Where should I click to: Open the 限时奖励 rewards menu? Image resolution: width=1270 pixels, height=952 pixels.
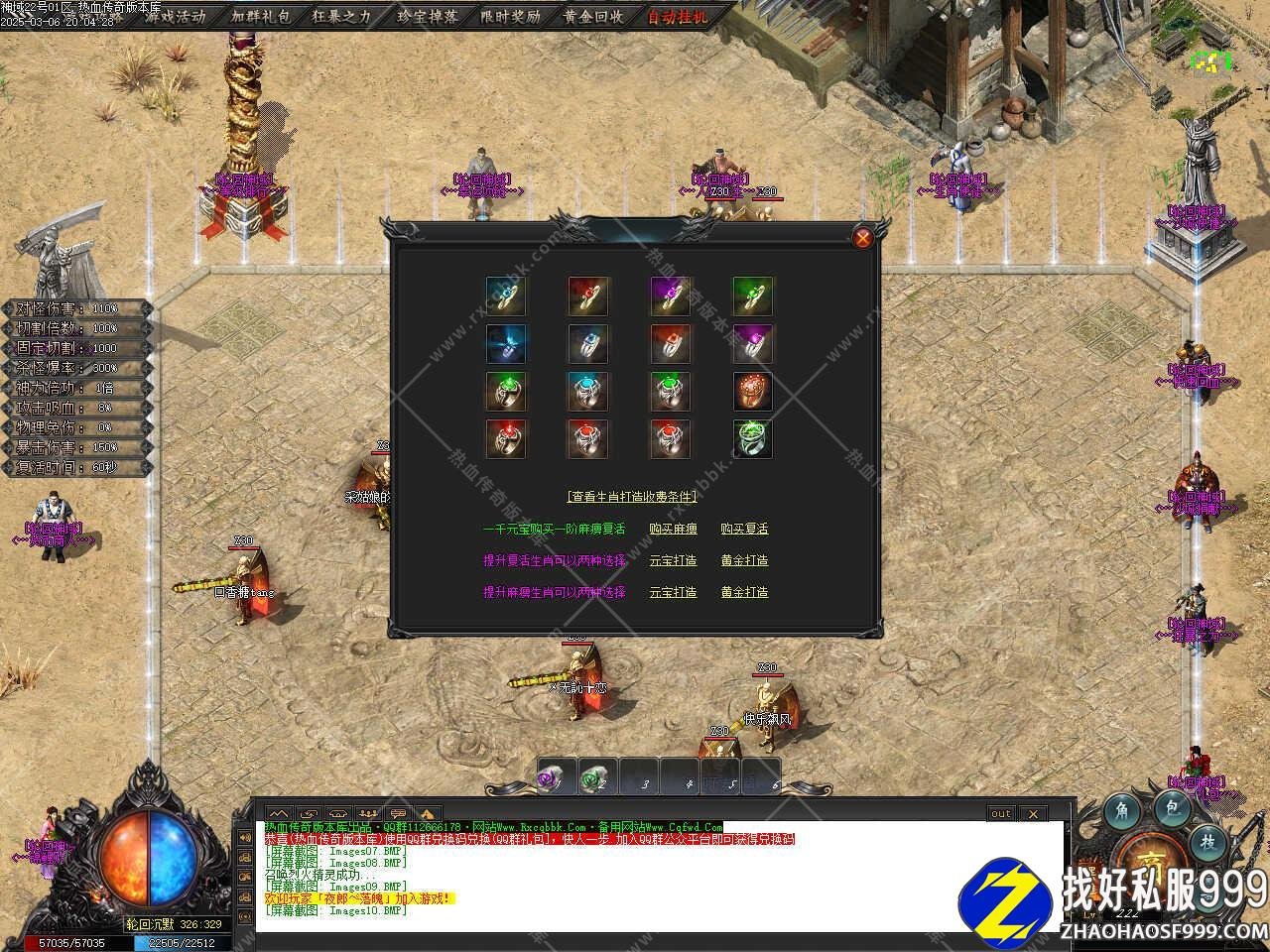coord(510,16)
